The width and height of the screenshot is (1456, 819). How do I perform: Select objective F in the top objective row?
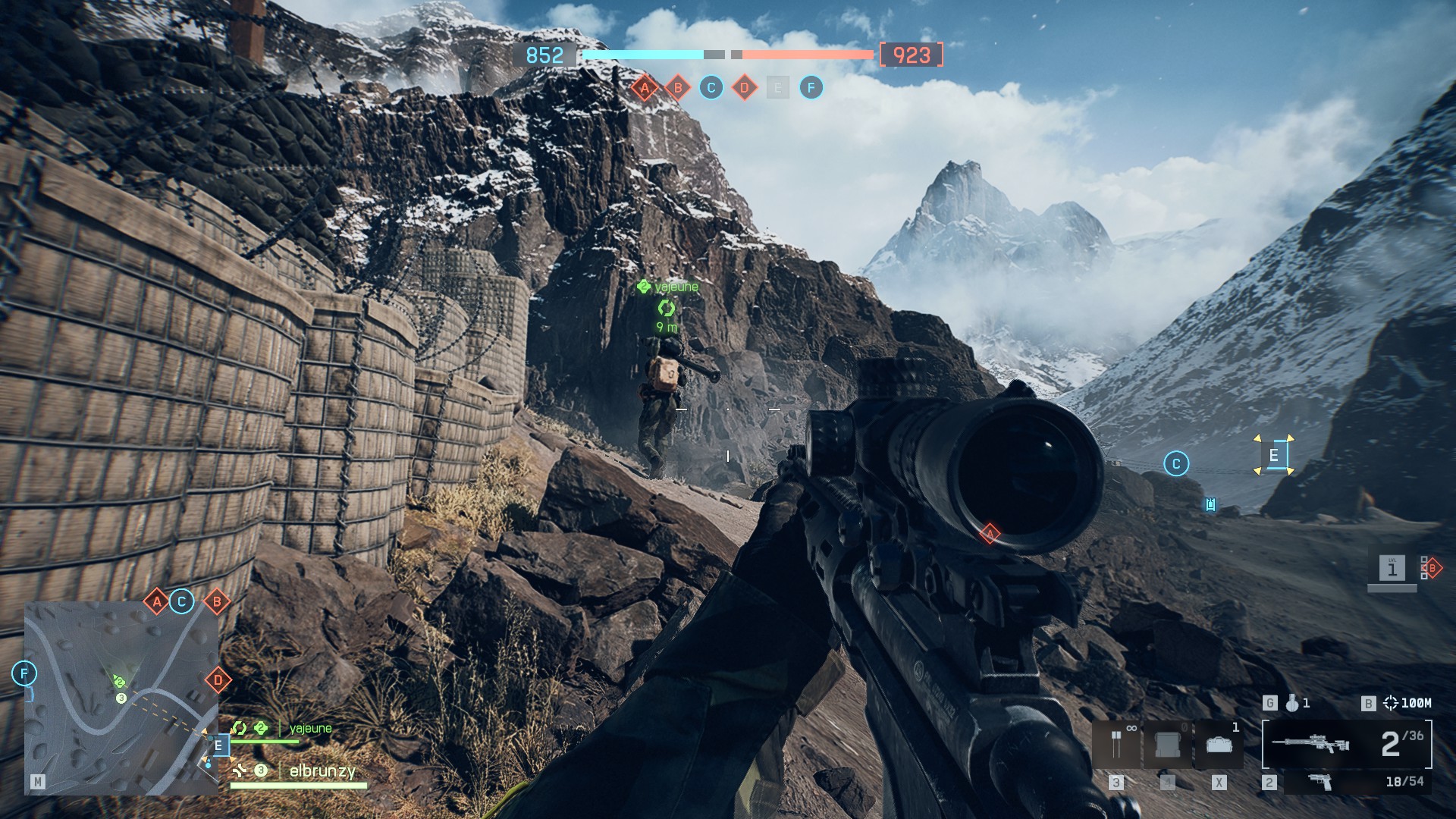pyautogui.click(x=811, y=88)
